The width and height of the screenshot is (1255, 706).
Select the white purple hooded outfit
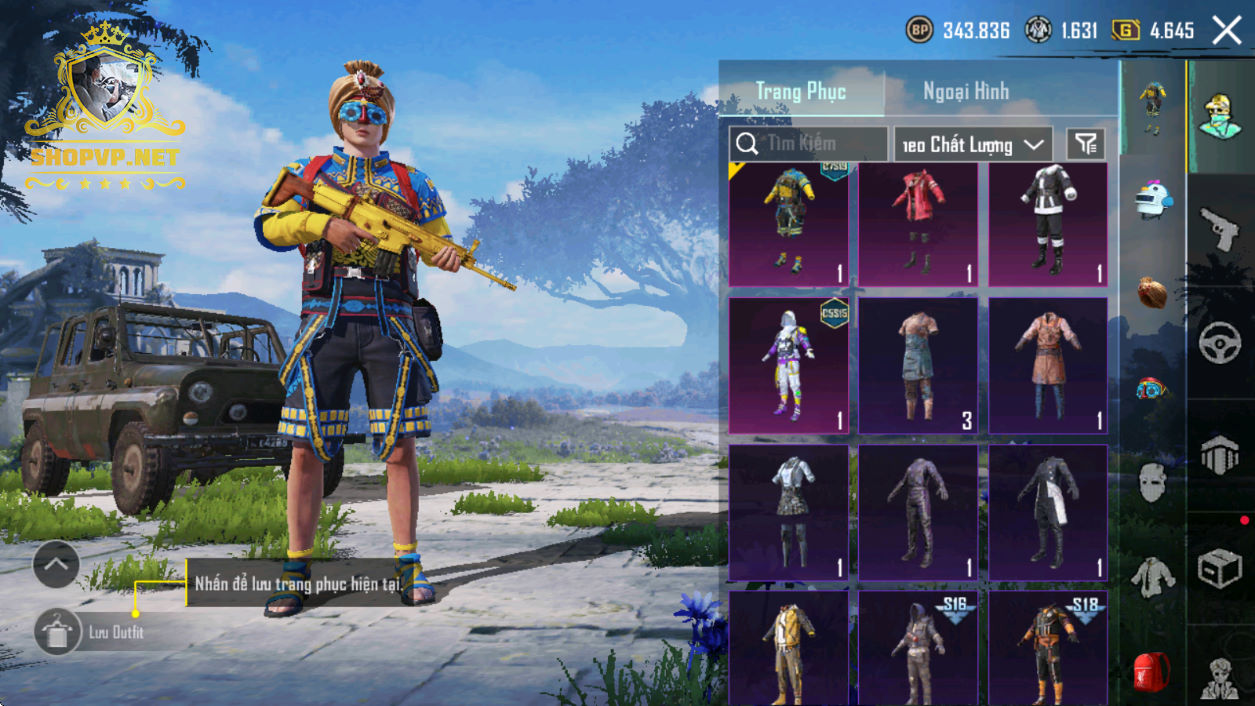[788, 365]
